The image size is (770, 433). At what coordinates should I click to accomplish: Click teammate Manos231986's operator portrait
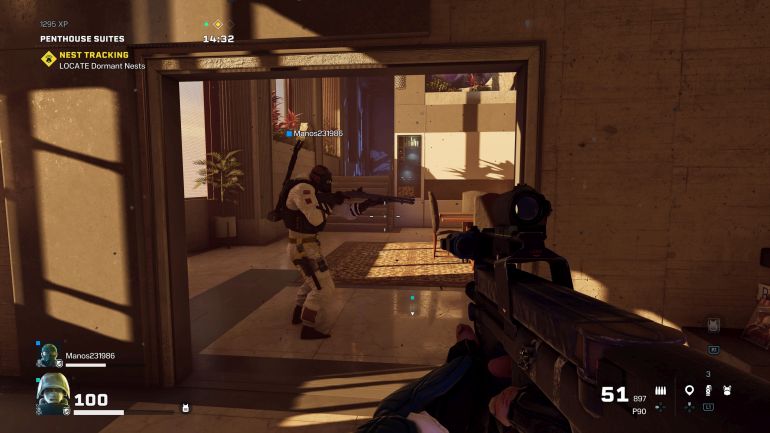click(49, 356)
